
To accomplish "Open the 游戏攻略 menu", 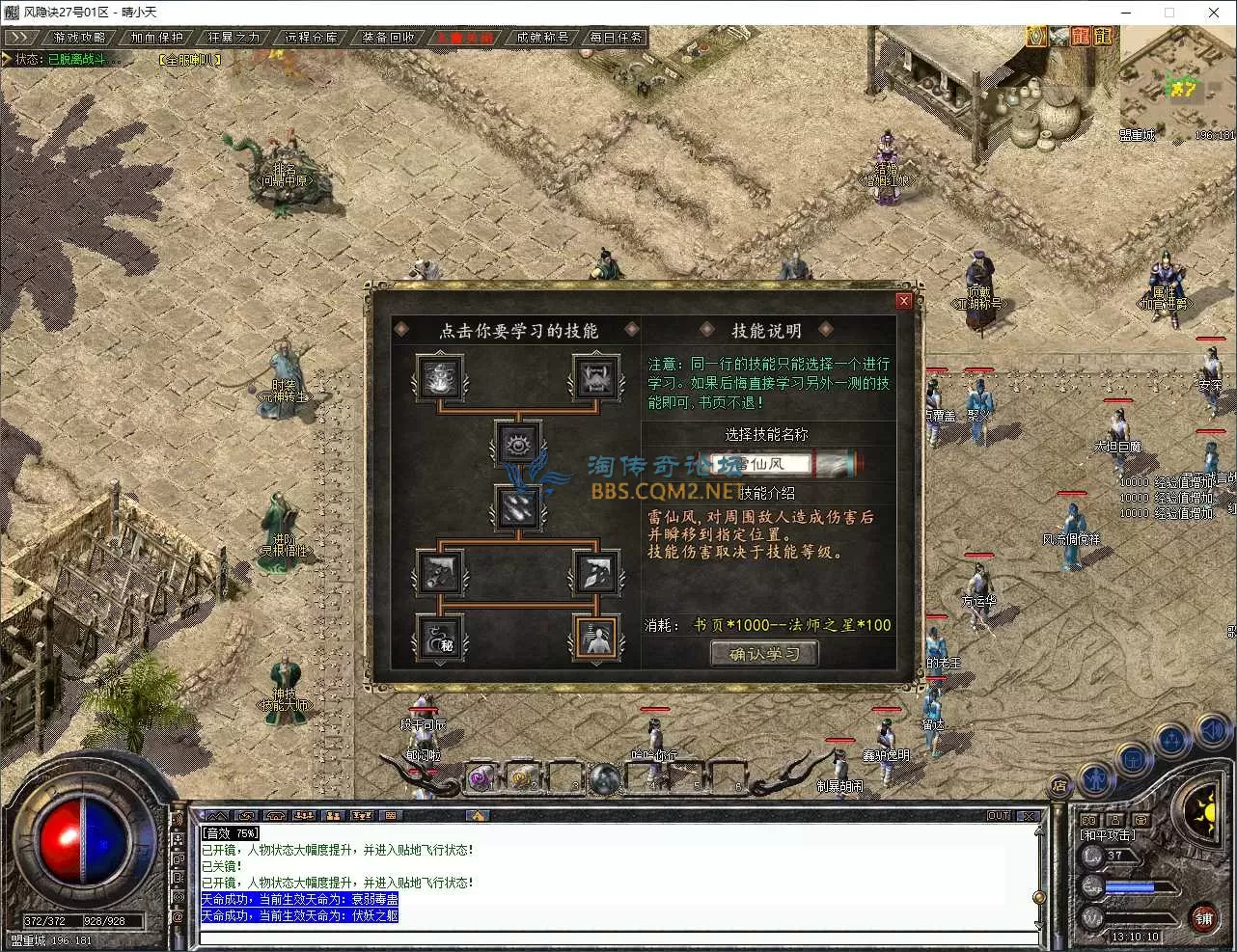I will click(77, 37).
